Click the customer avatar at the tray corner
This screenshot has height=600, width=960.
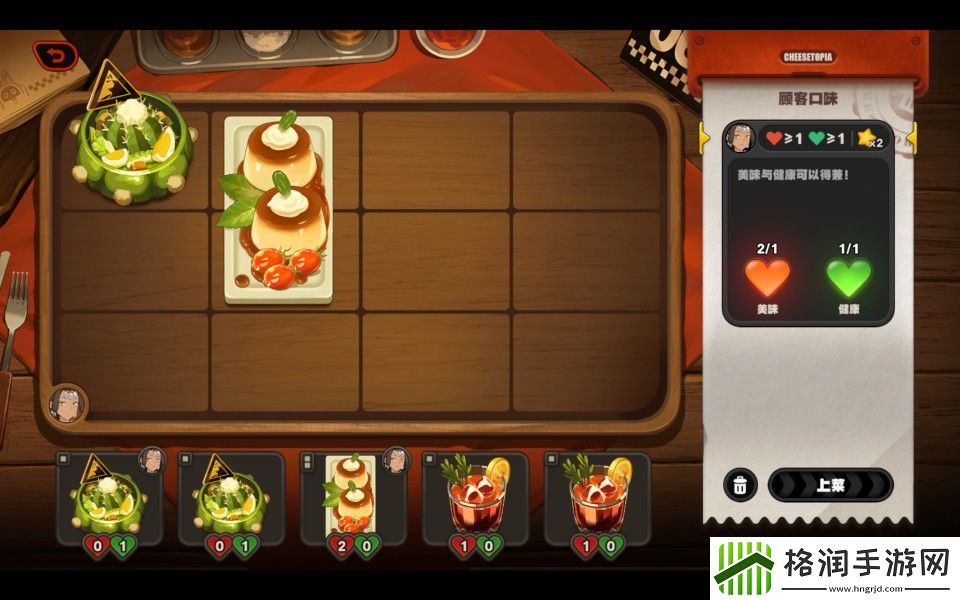pyautogui.click(x=67, y=404)
